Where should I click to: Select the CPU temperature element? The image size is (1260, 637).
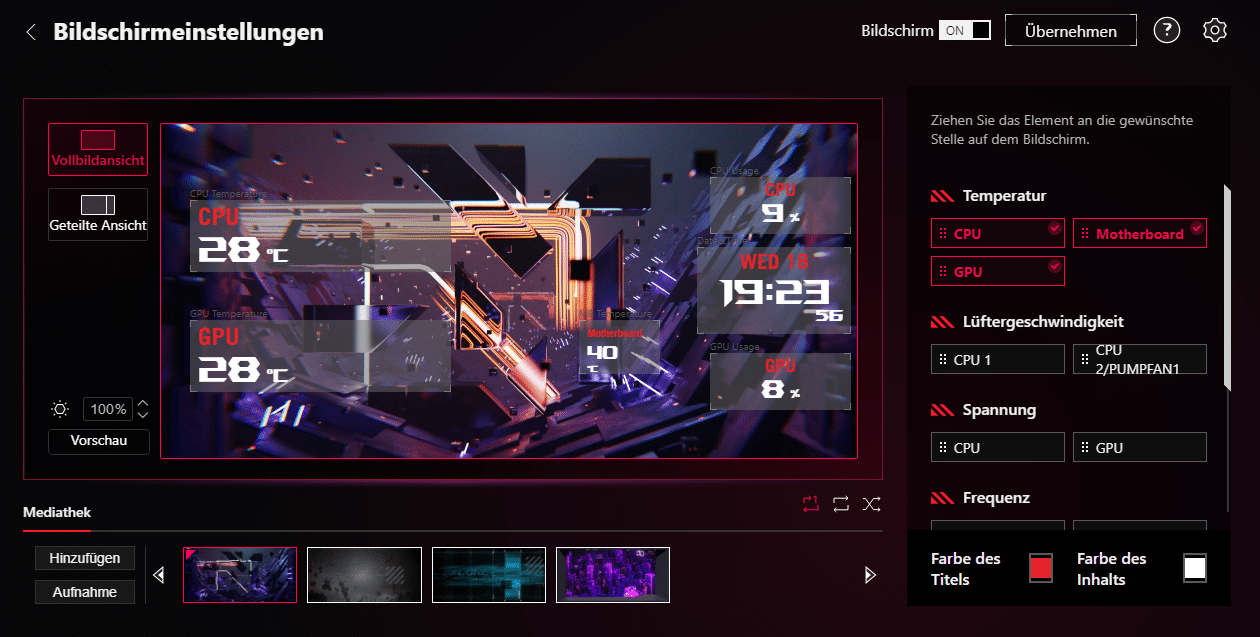[997, 234]
